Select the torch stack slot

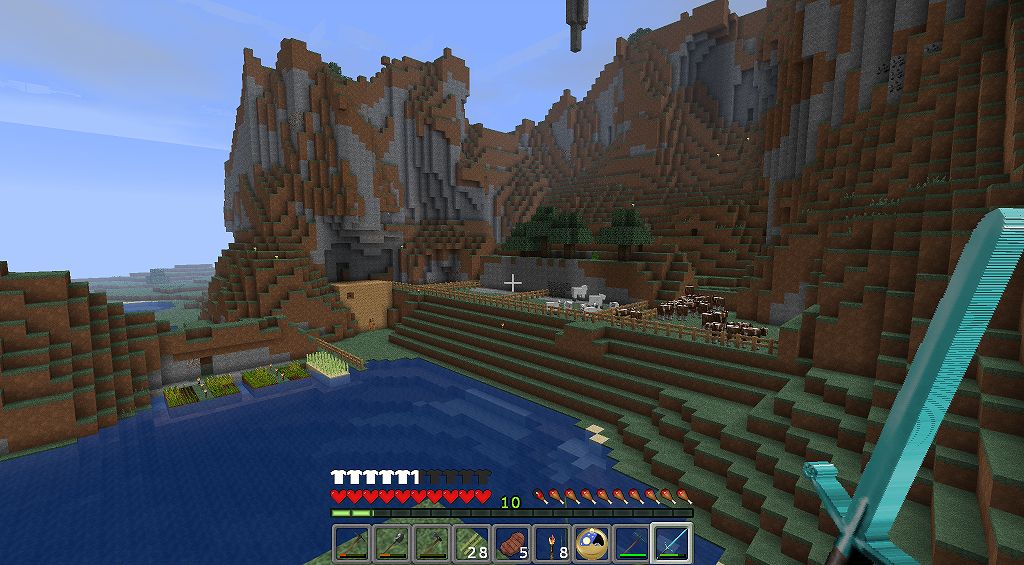pos(551,543)
